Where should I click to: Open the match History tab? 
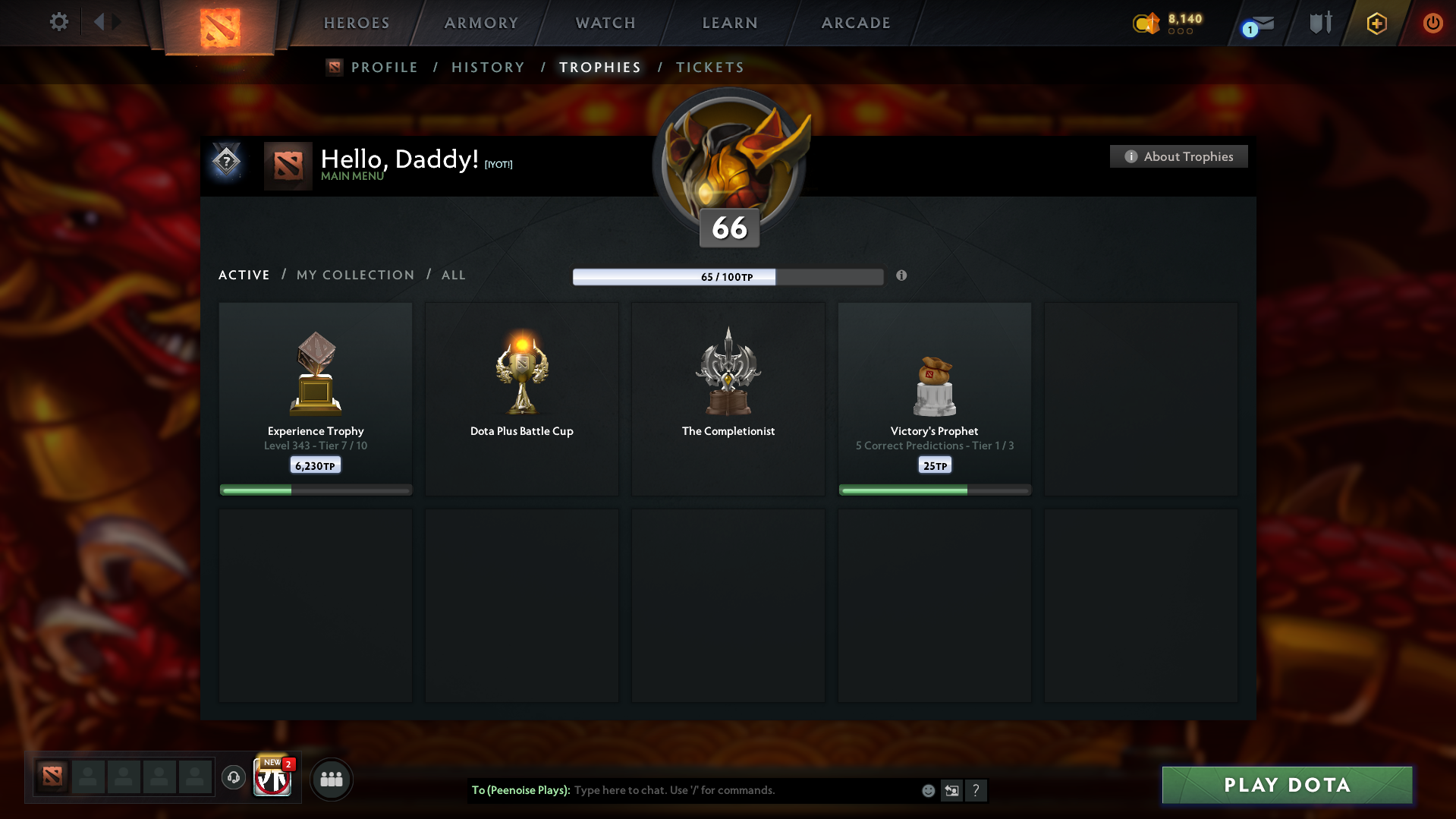[x=488, y=68]
